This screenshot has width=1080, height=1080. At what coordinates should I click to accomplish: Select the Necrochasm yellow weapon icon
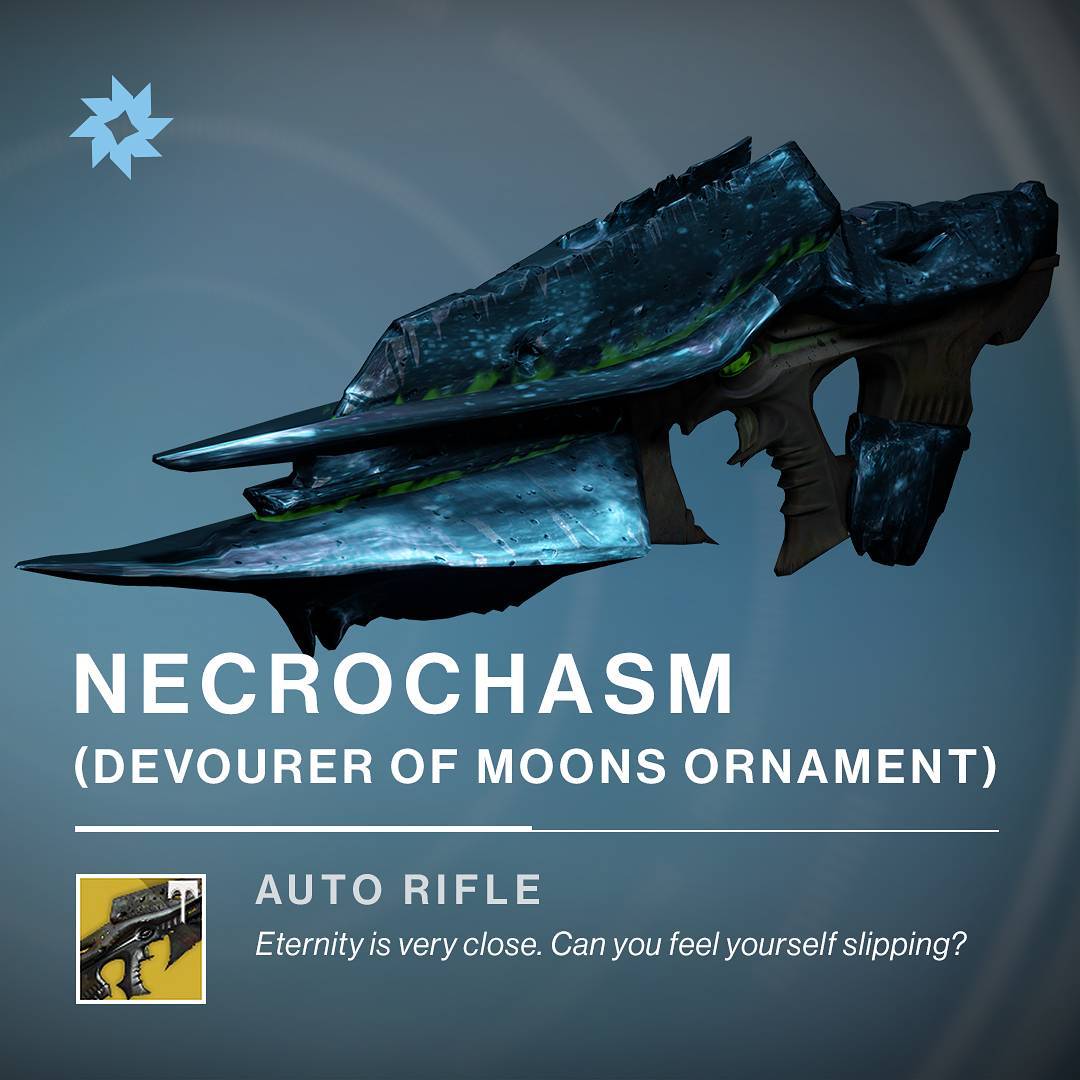(141, 938)
